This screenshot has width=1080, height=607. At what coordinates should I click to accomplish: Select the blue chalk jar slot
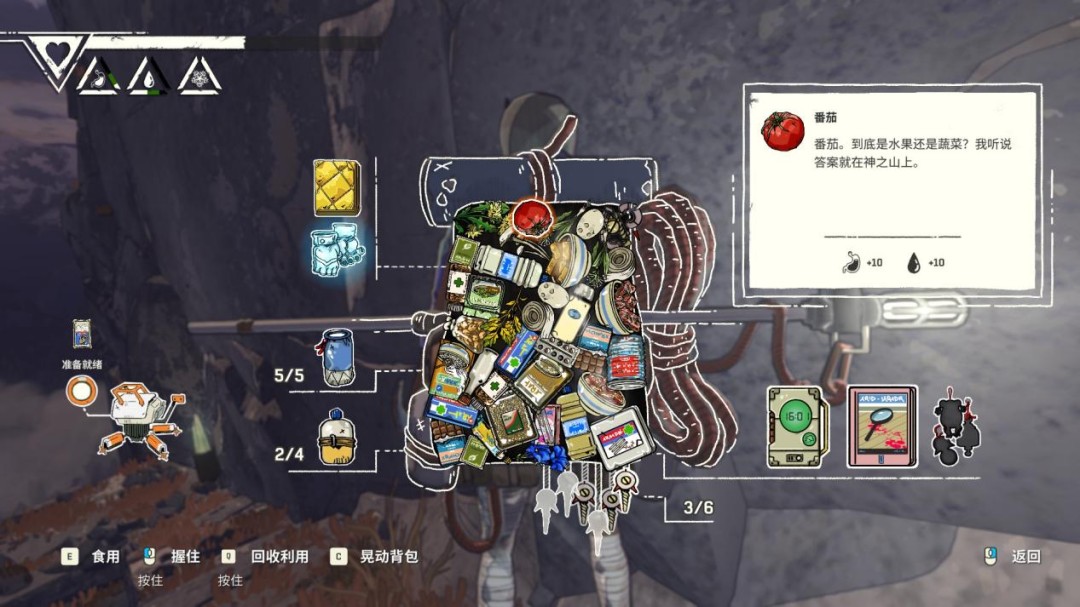pyautogui.click(x=338, y=357)
